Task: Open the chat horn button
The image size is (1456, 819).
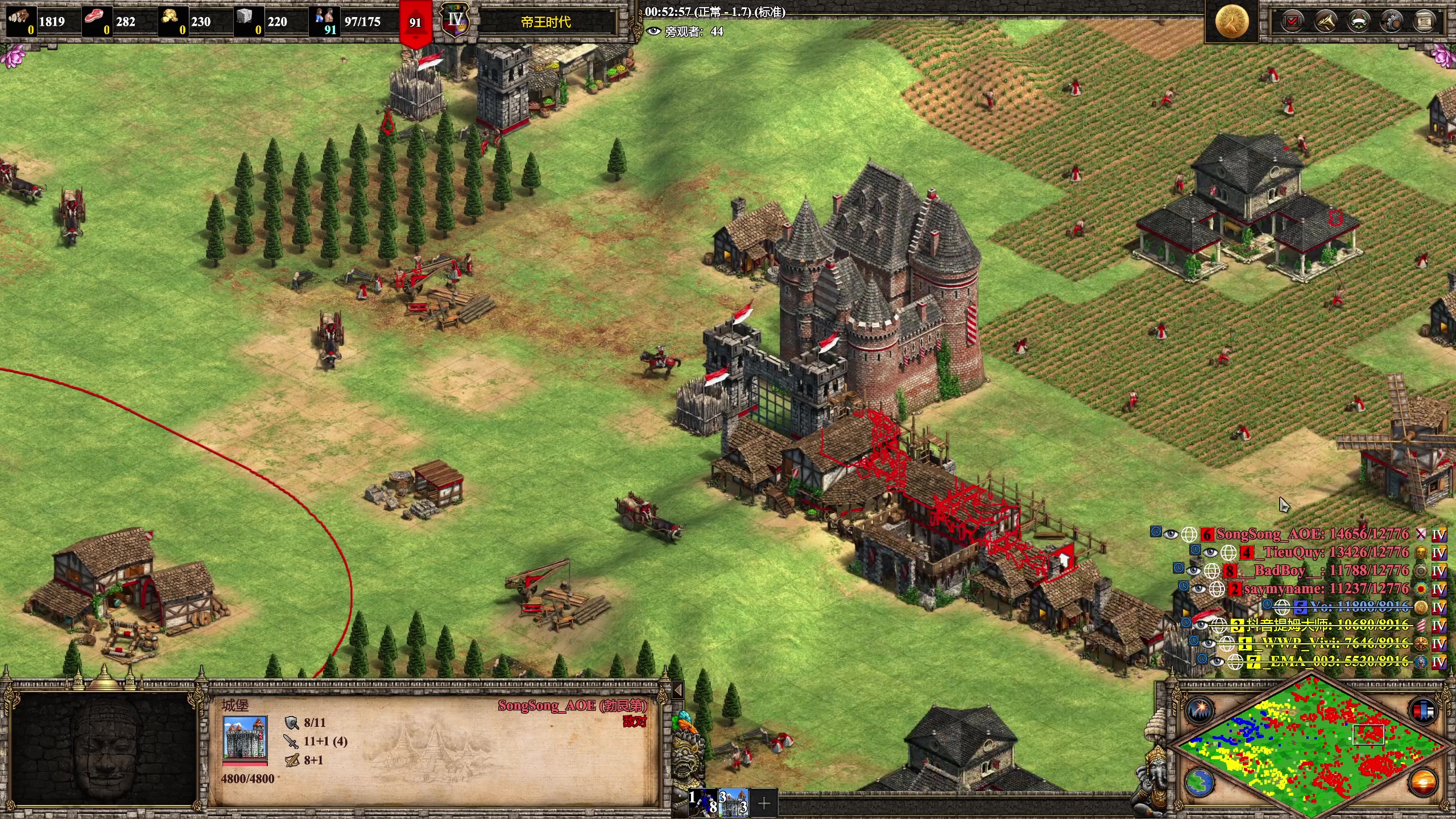Action: (x=1326, y=22)
